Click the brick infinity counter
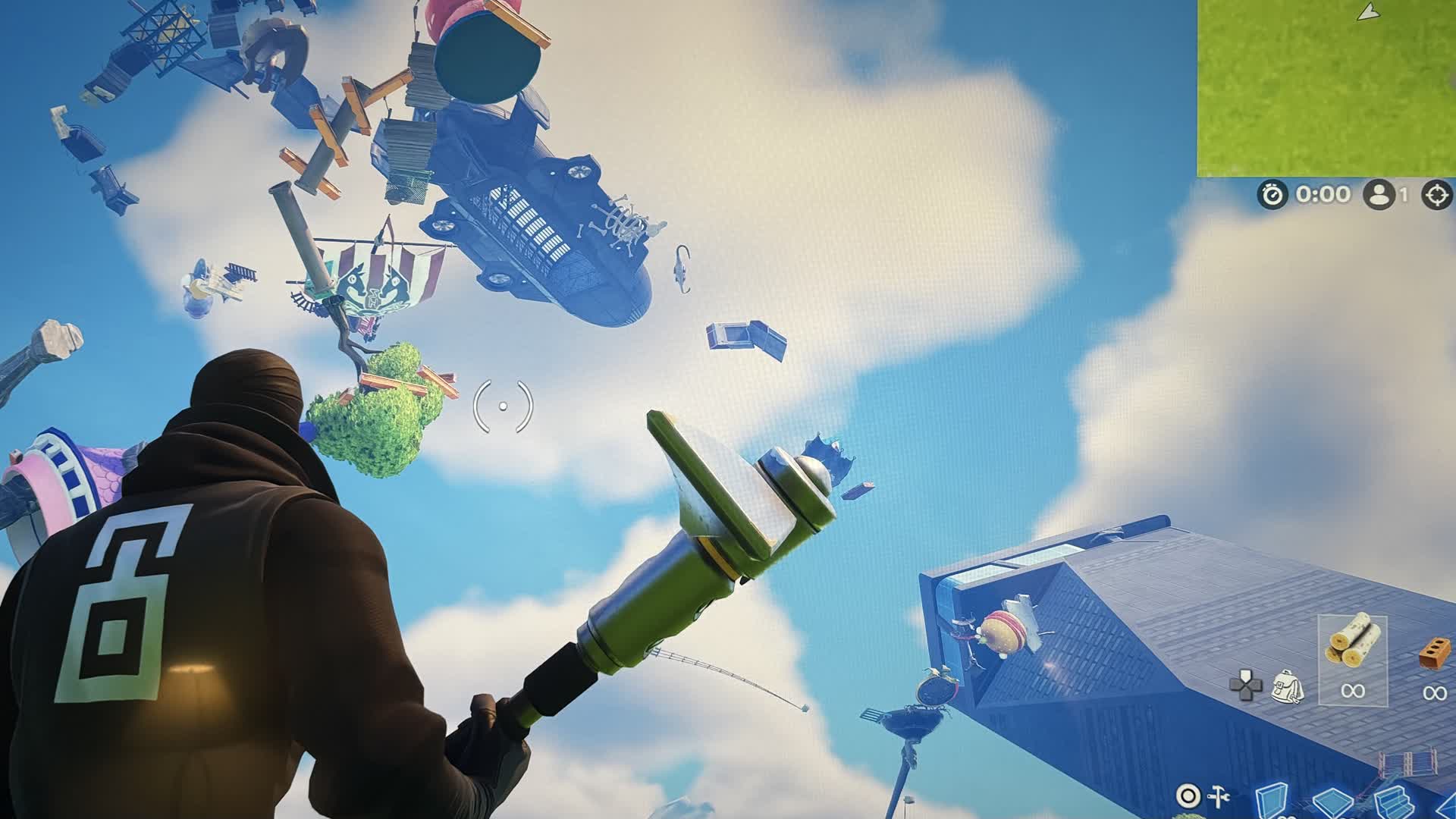The width and height of the screenshot is (1456, 819). coord(1436,692)
